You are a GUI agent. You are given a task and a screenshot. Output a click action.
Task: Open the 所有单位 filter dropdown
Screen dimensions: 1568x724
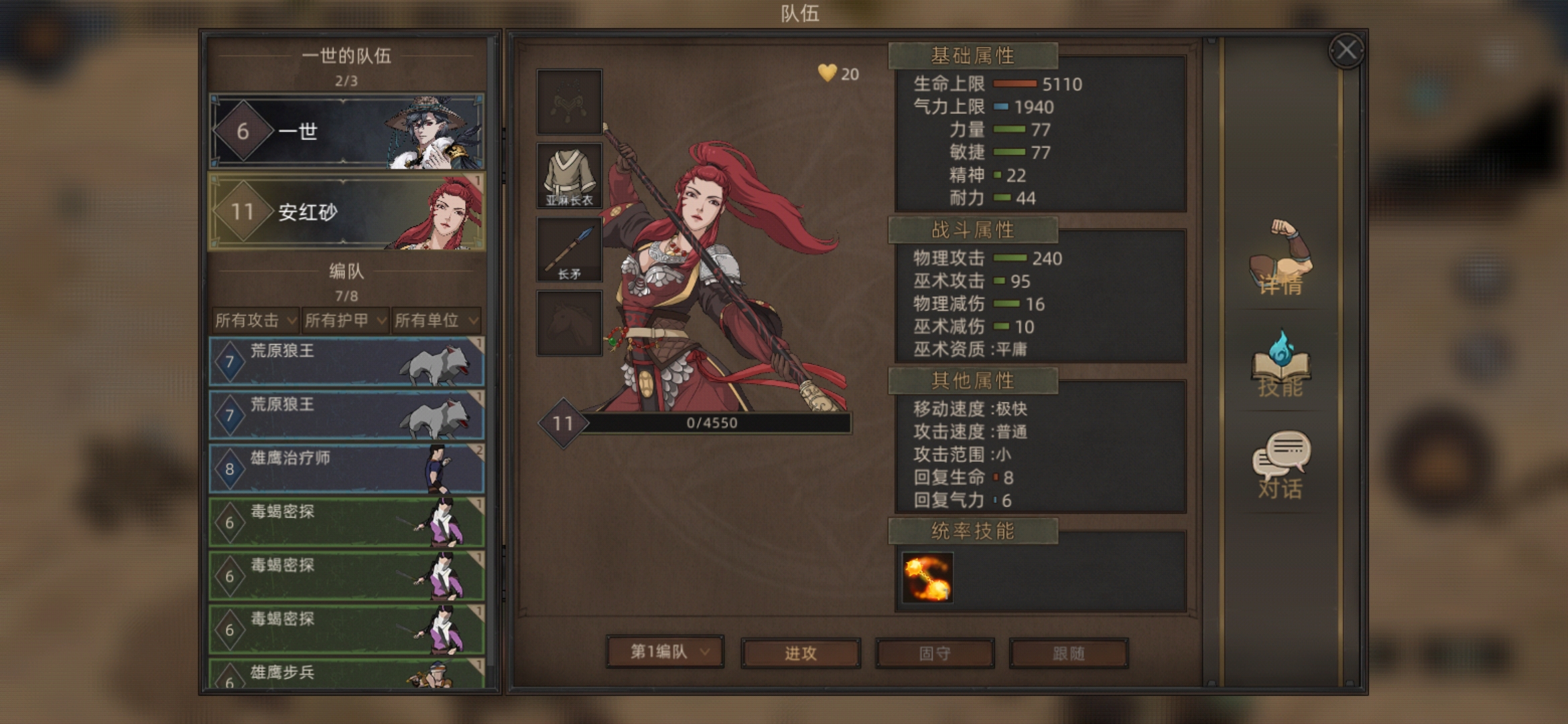tap(436, 320)
